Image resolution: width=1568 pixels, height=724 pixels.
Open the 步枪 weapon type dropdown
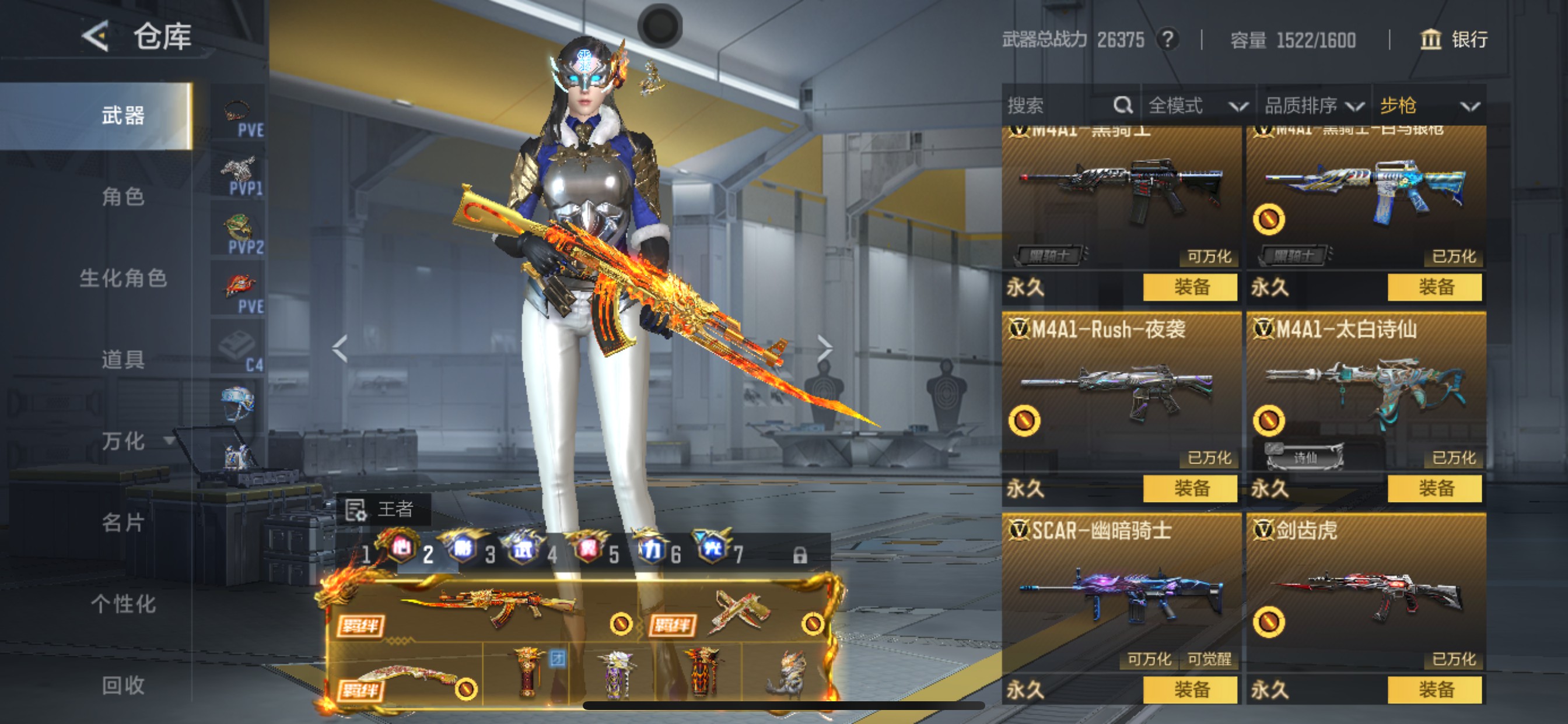tap(1428, 106)
